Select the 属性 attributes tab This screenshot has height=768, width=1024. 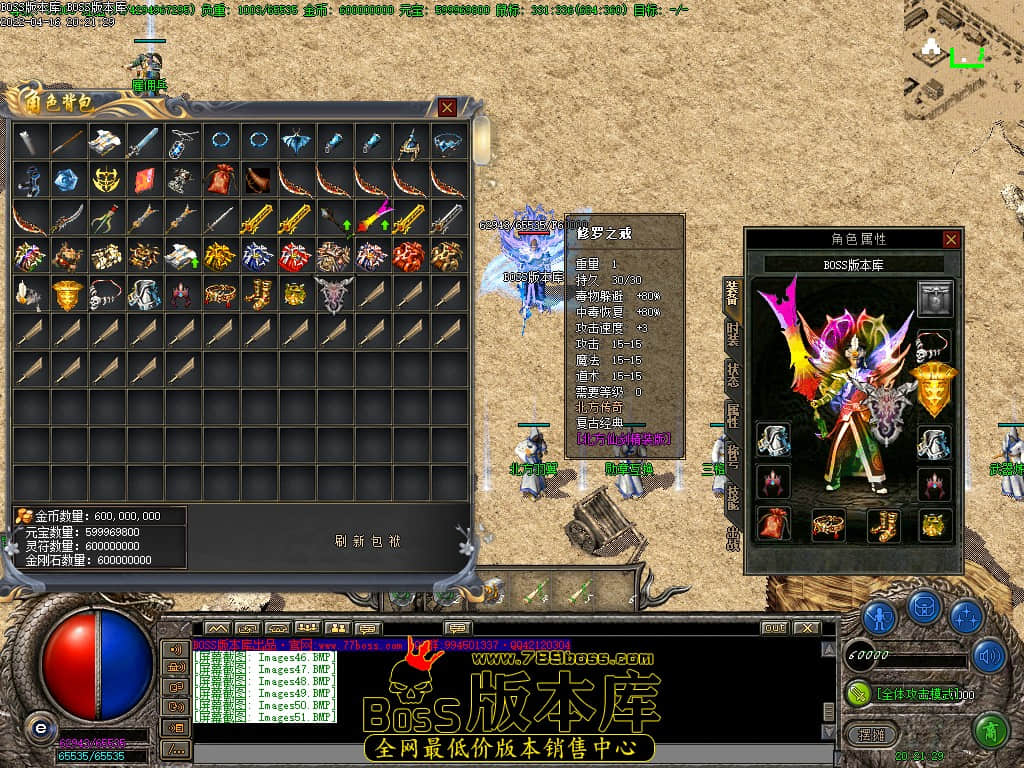click(733, 415)
